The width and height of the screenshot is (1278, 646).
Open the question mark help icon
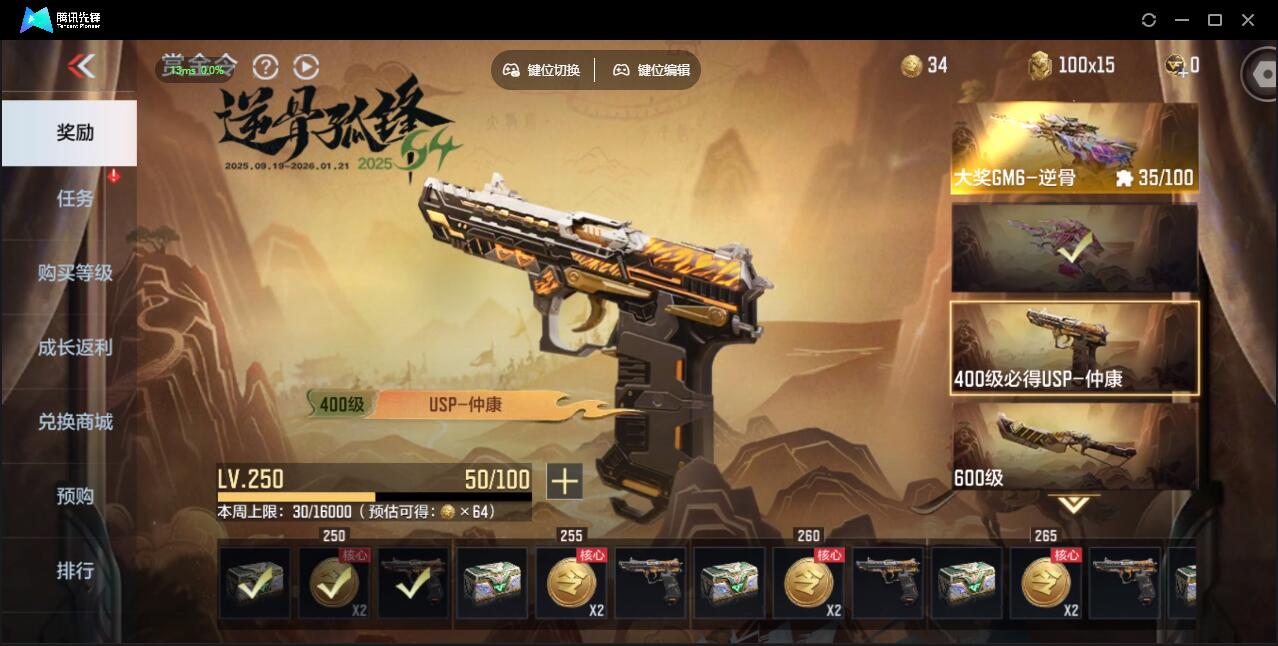pos(265,67)
